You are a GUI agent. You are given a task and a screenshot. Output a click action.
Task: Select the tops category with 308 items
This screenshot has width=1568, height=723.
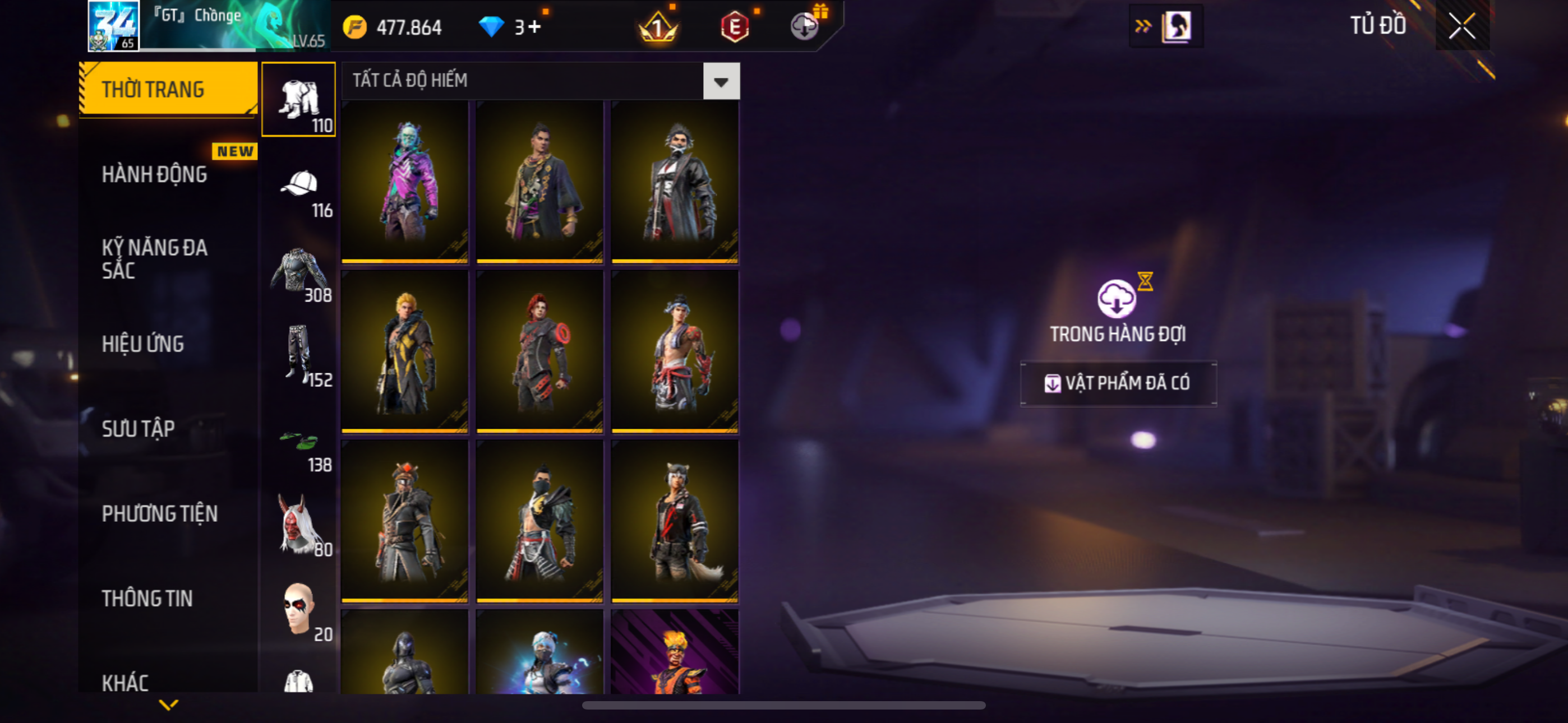pos(299,274)
